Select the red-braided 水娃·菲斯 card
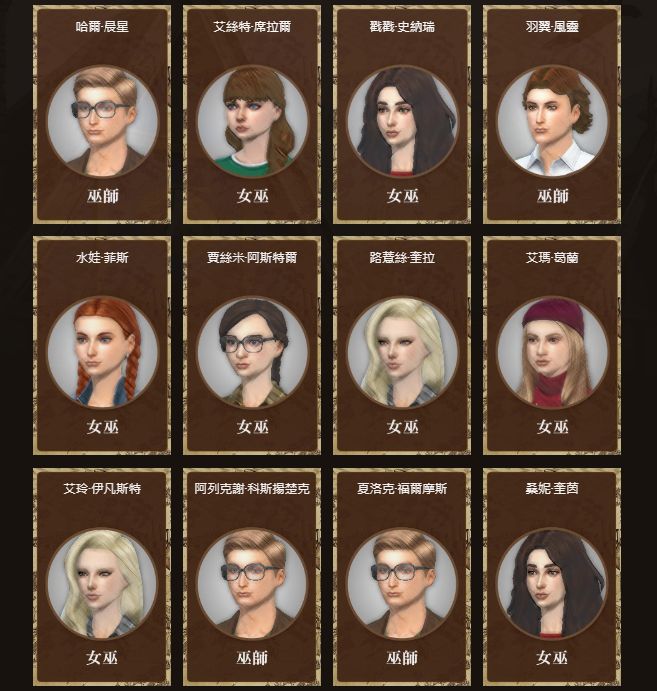Viewport: 657px width, 691px height. [102, 345]
